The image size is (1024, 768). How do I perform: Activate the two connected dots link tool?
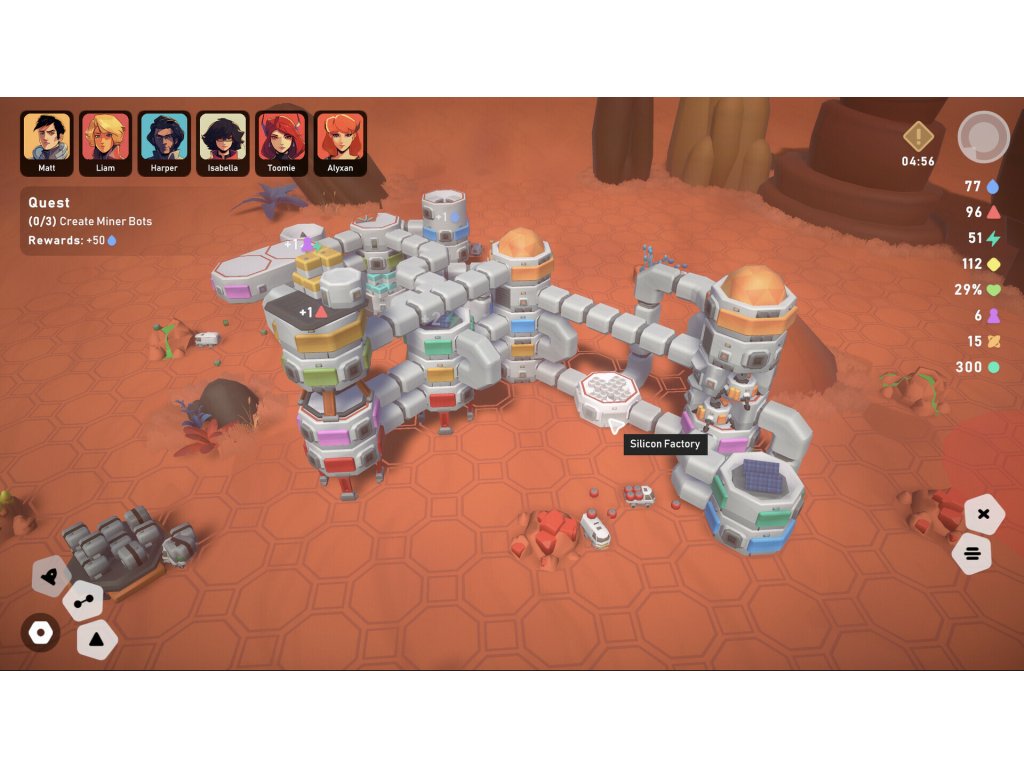coord(82,602)
